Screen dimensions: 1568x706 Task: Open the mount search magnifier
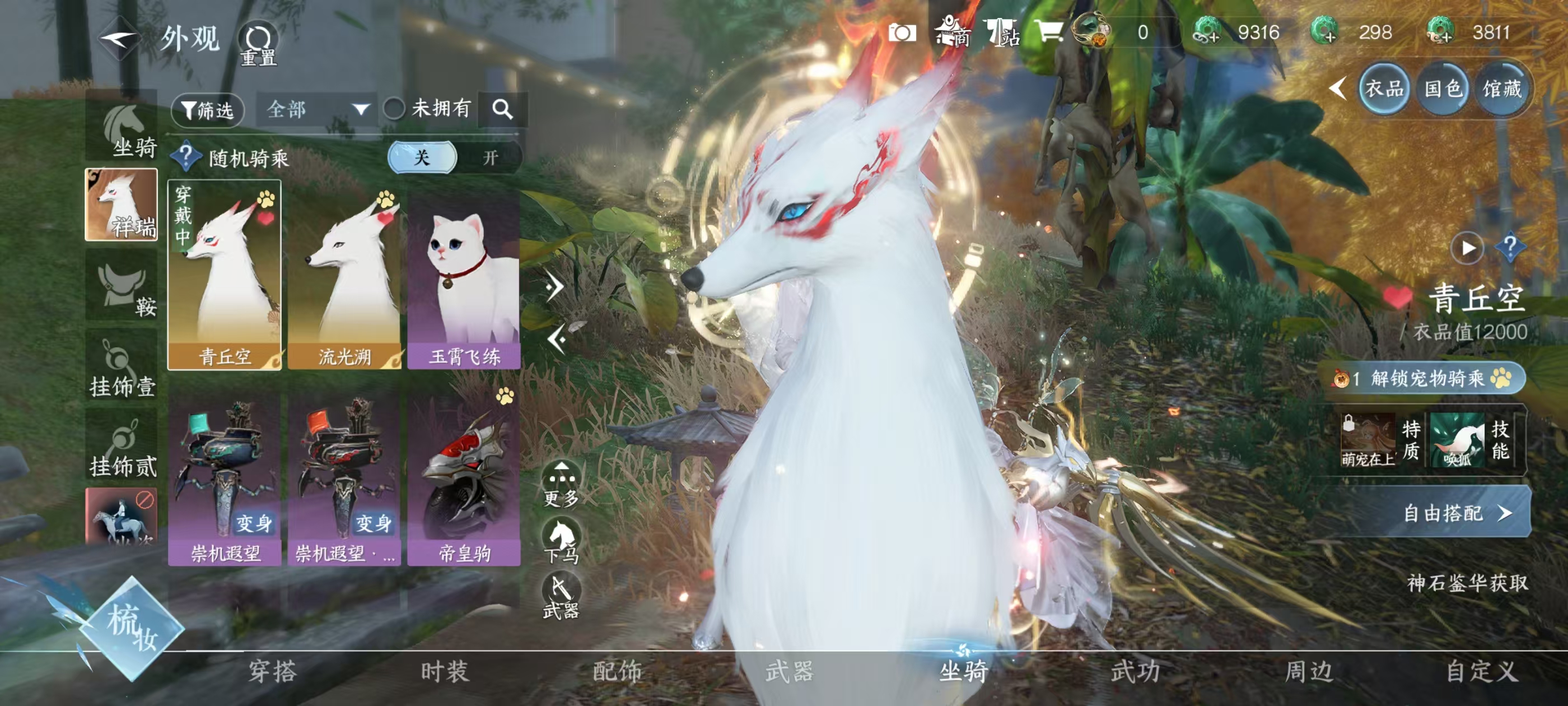(502, 110)
